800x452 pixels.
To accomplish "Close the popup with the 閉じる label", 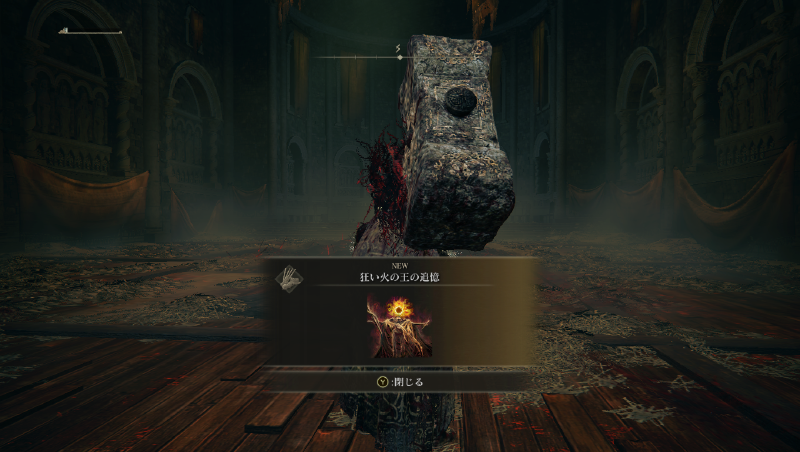I will click(x=400, y=381).
